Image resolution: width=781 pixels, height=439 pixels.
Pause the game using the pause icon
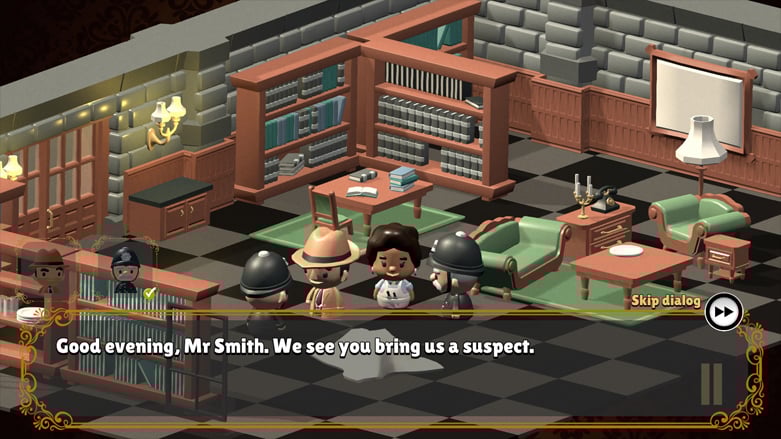point(711,383)
